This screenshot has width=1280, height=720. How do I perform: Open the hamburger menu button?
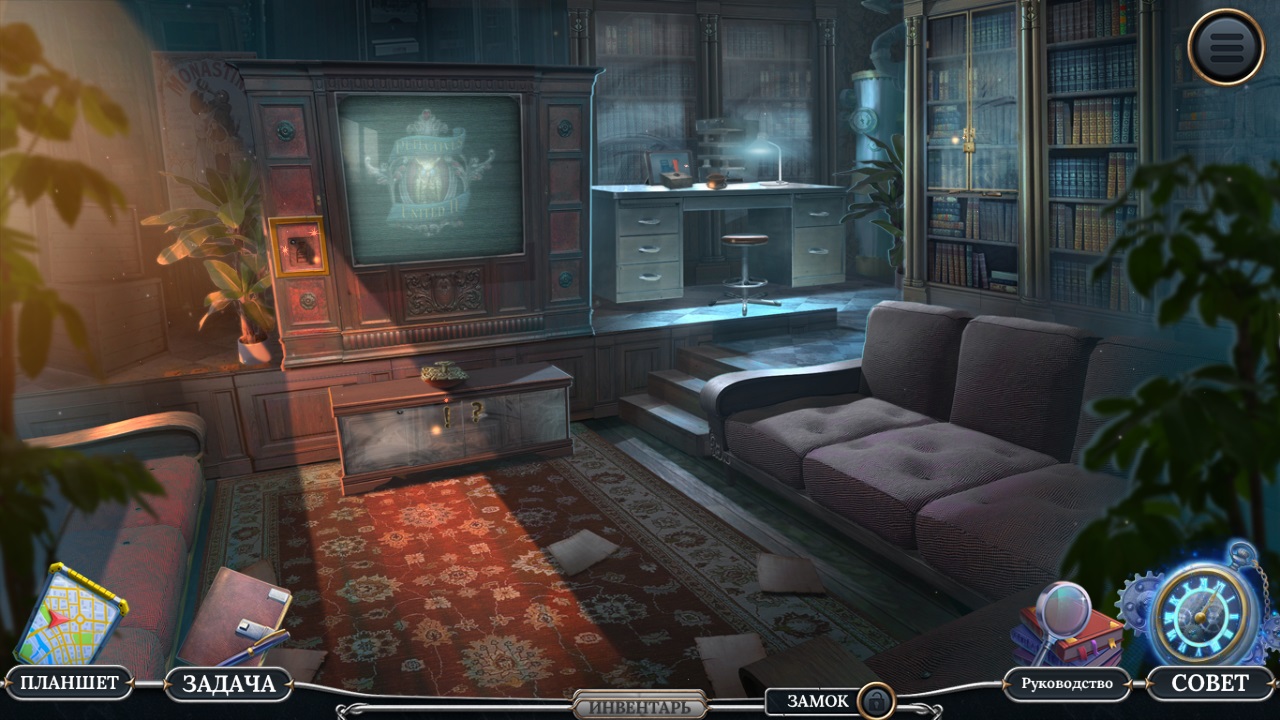(x=1226, y=46)
